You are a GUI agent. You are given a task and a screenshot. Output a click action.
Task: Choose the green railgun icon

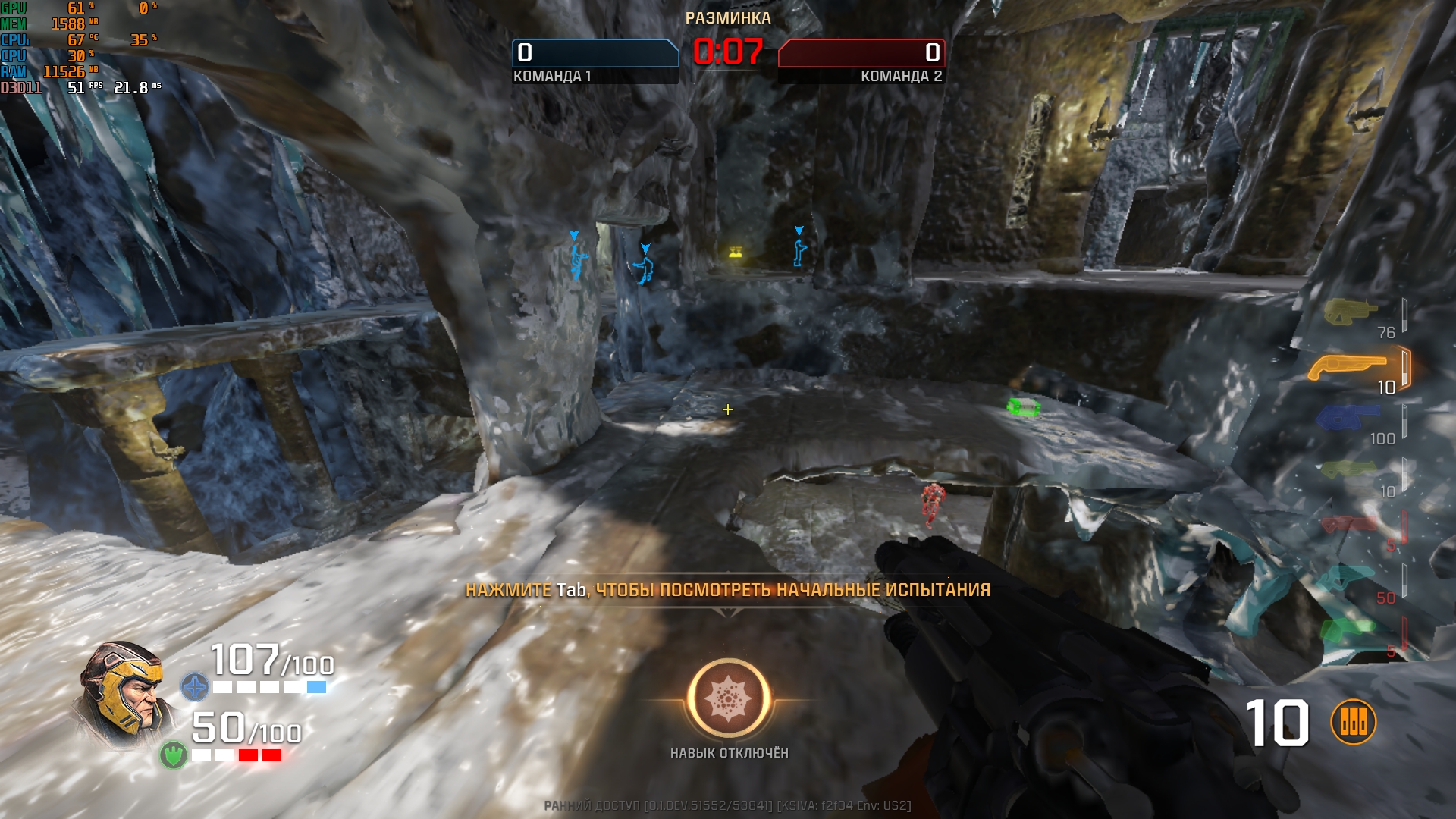pyautogui.click(x=1347, y=629)
